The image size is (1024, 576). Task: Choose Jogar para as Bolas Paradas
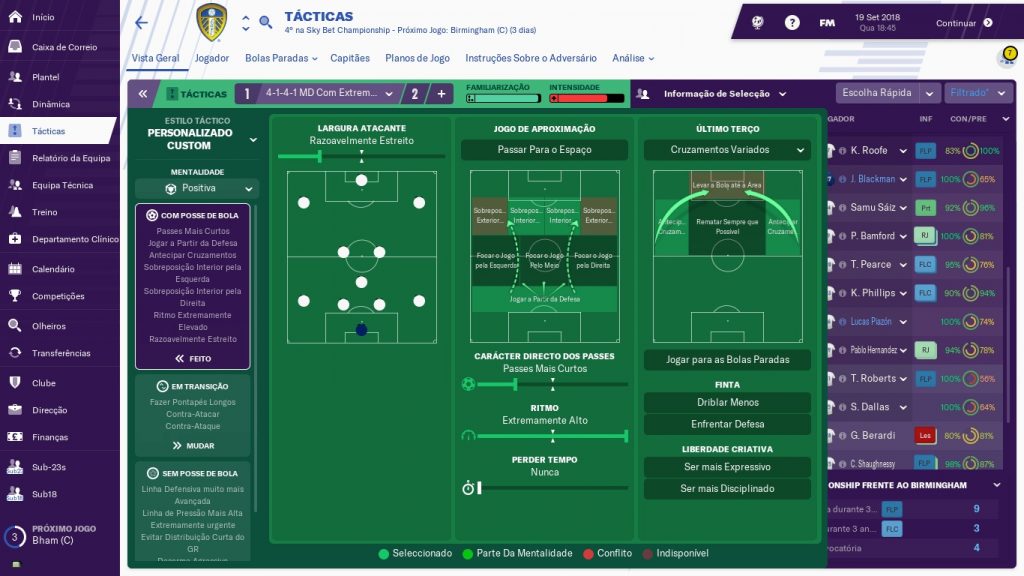coord(727,359)
